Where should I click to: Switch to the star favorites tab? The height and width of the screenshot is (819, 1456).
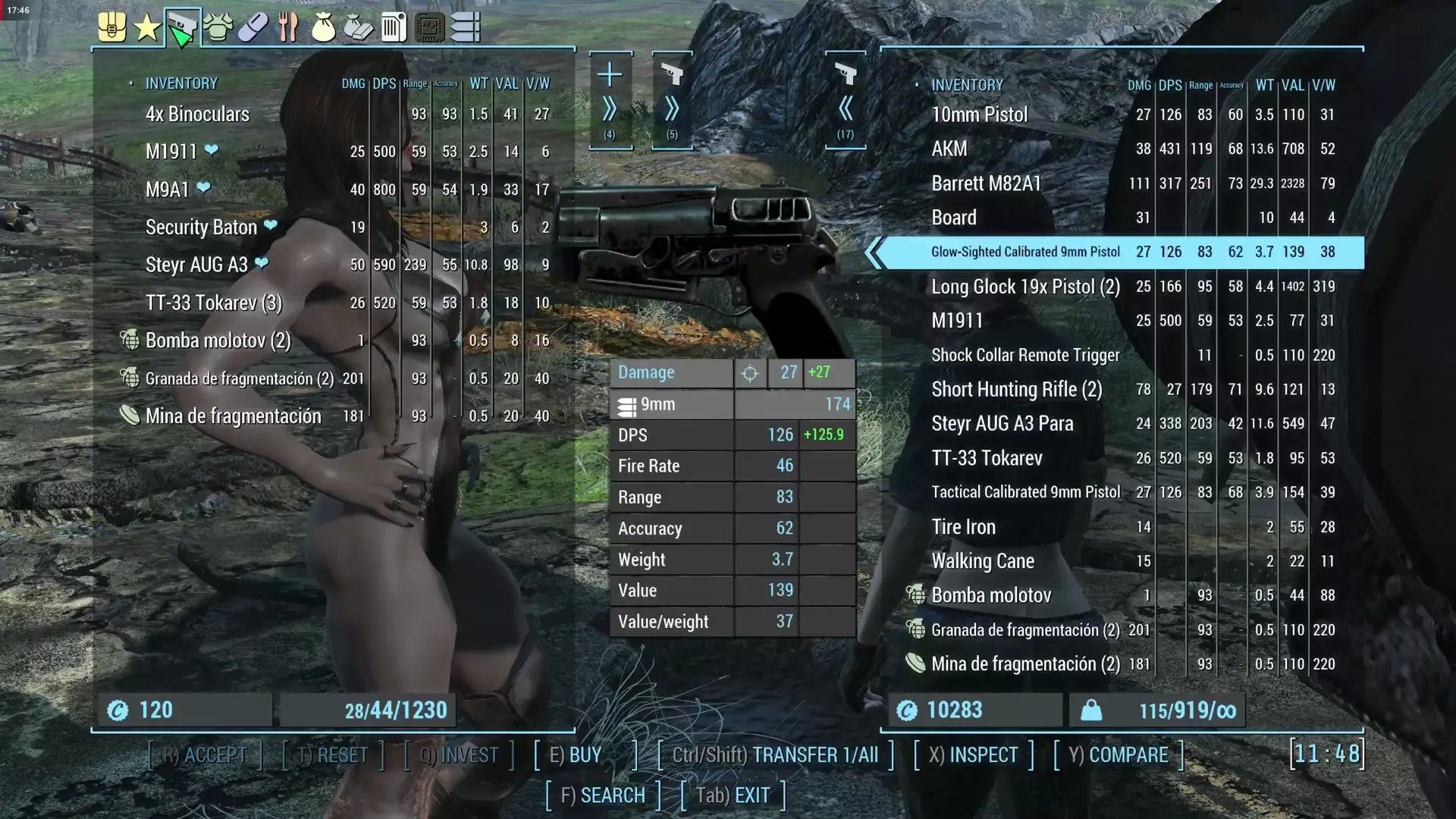[x=146, y=29]
